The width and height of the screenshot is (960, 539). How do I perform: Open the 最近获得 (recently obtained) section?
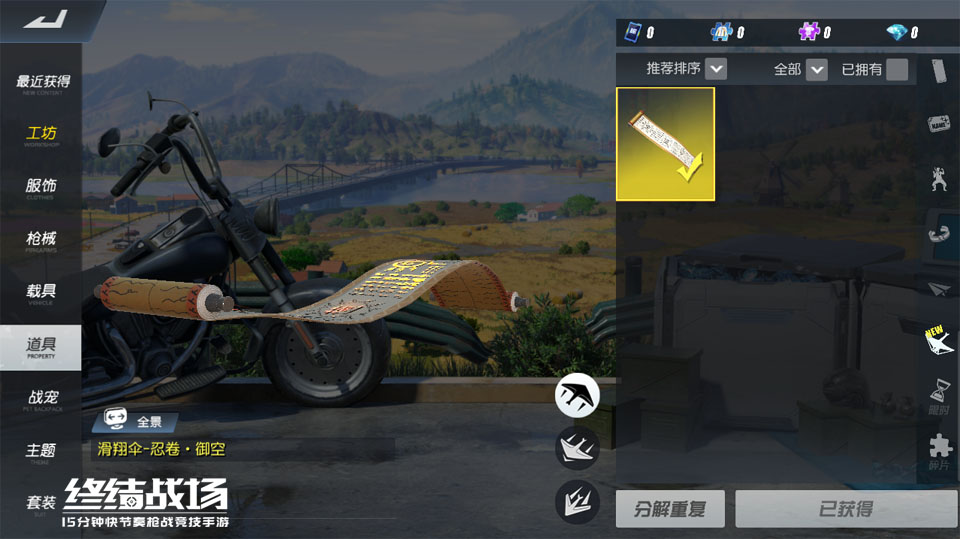(42, 83)
